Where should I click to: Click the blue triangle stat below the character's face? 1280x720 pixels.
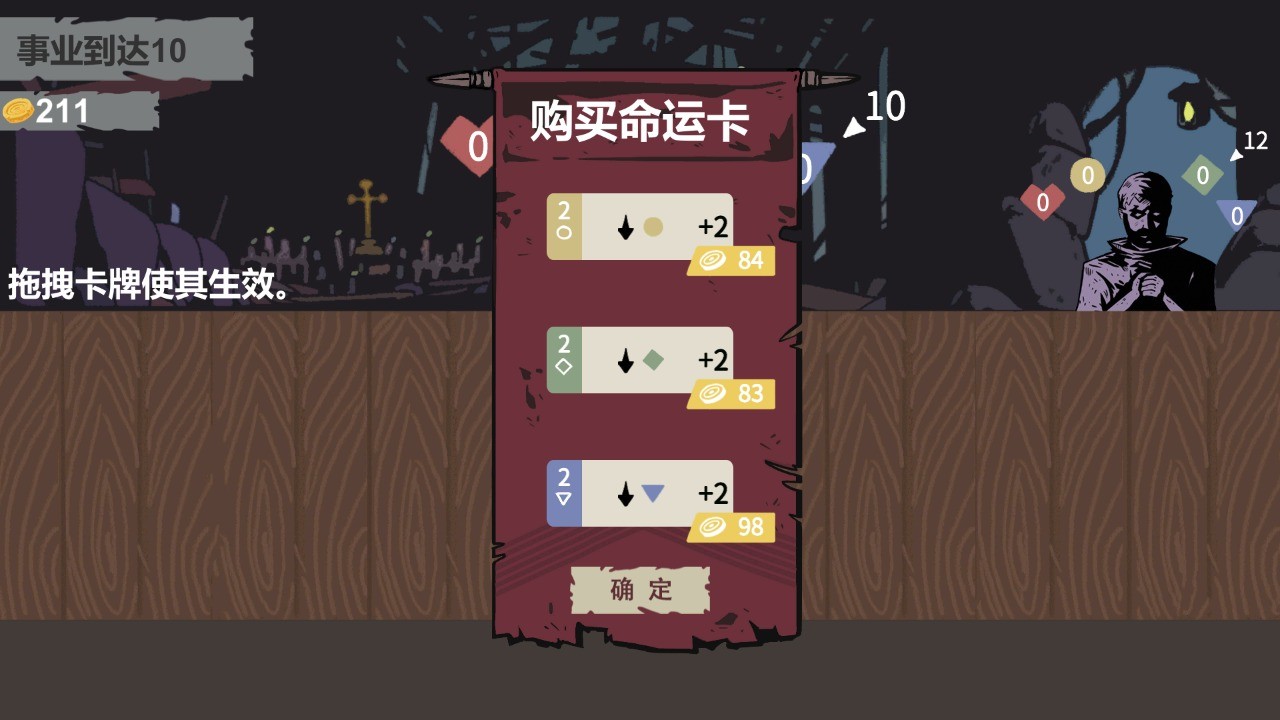click(x=1237, y=213)
